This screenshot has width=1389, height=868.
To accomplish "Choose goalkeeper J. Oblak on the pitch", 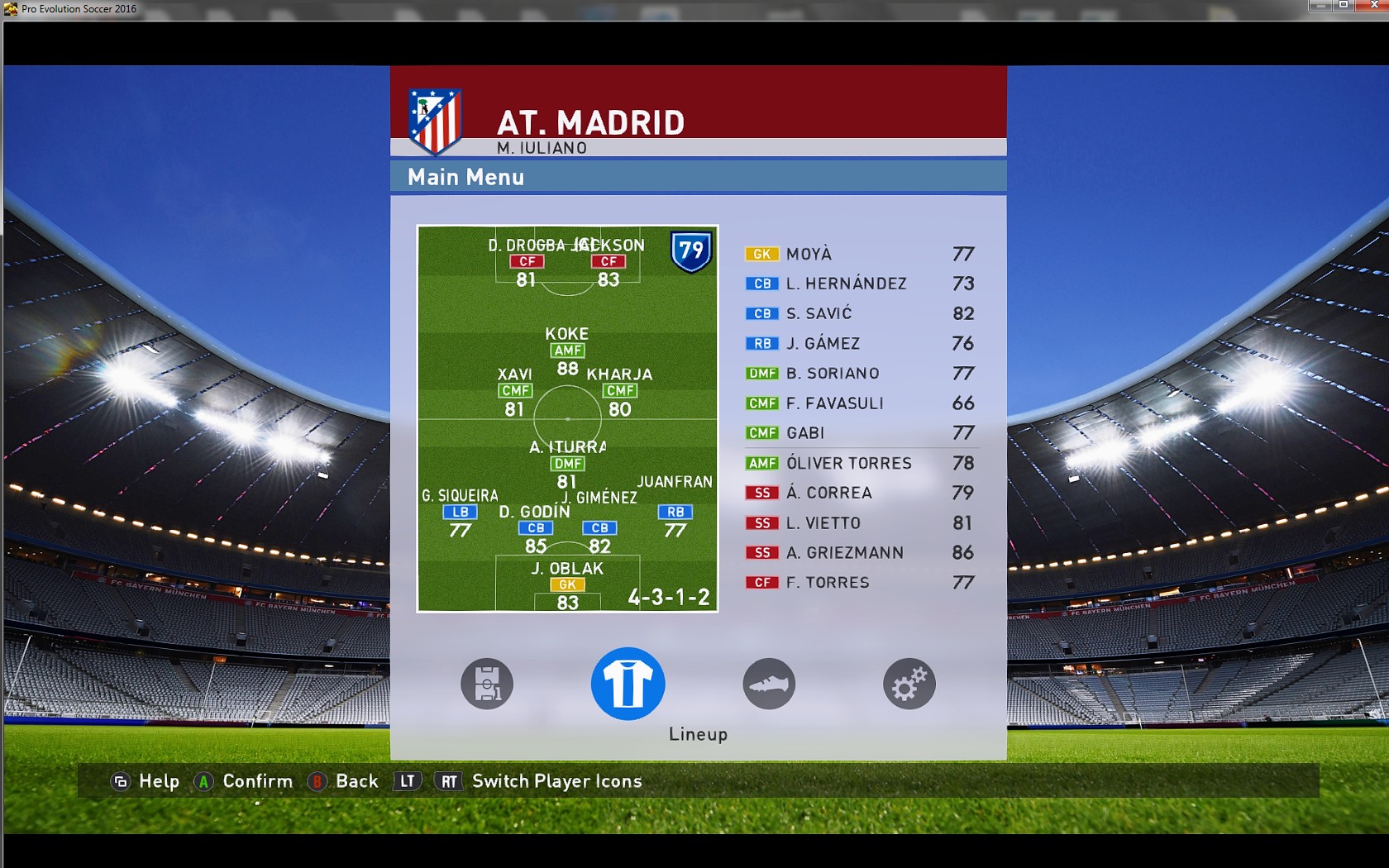I will pos(567,584).
